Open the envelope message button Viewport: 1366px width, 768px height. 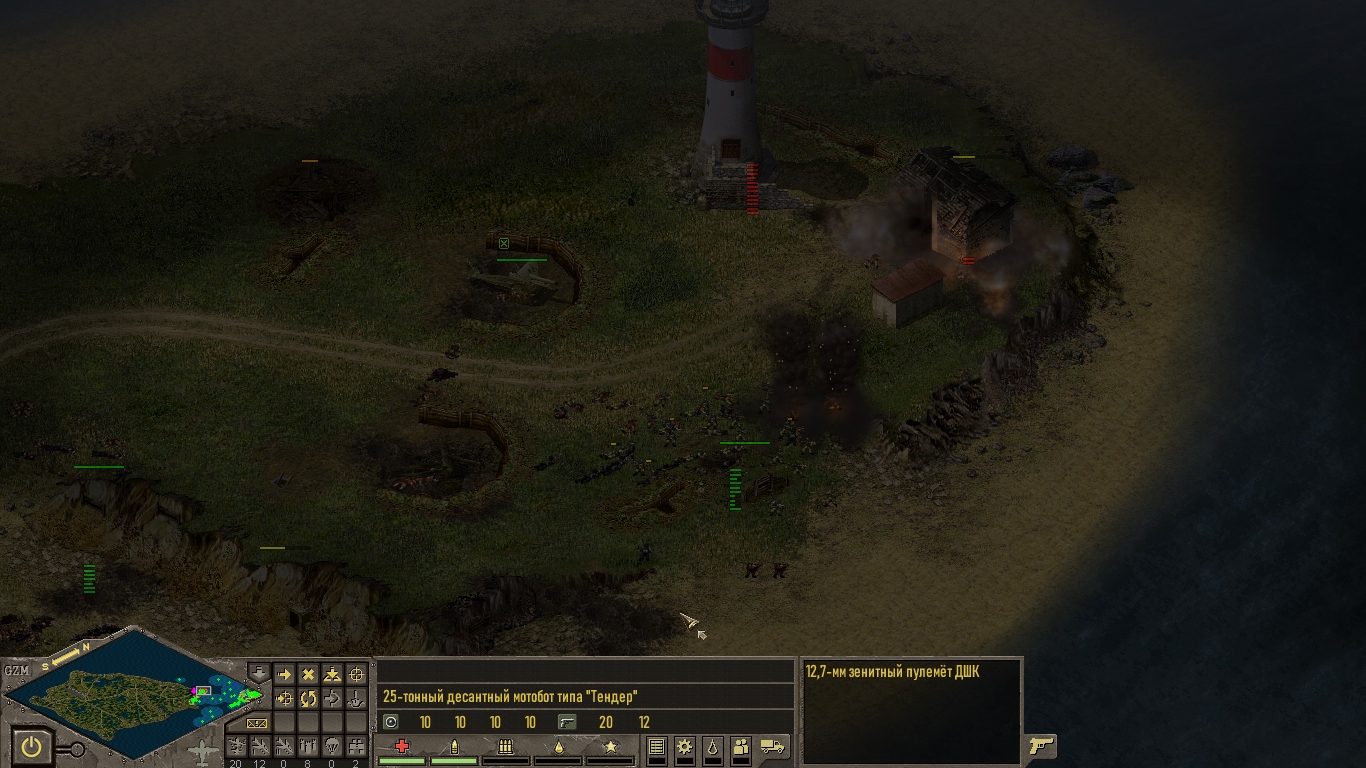[257, 723]
